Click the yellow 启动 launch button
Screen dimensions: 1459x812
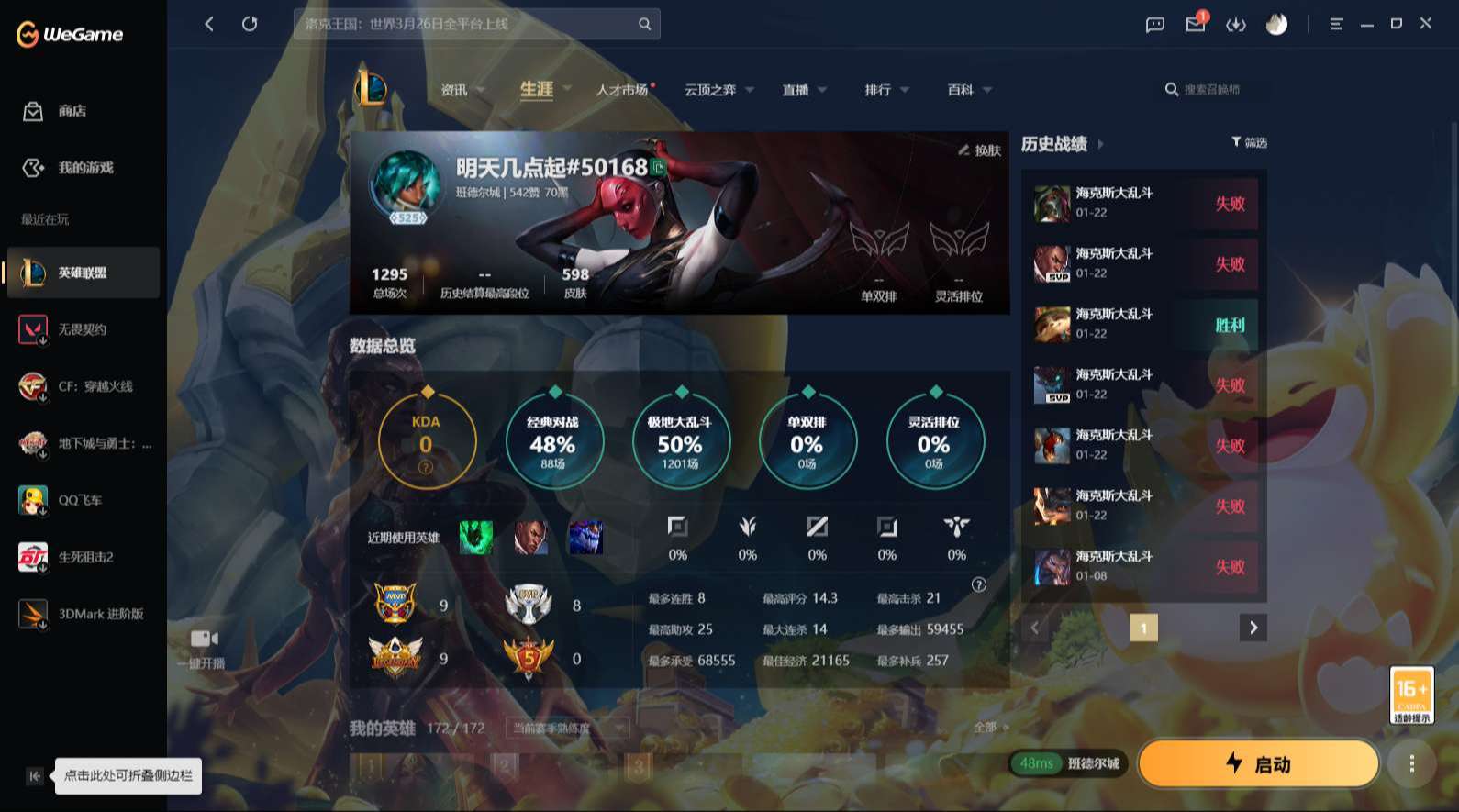coord(1258,762)
